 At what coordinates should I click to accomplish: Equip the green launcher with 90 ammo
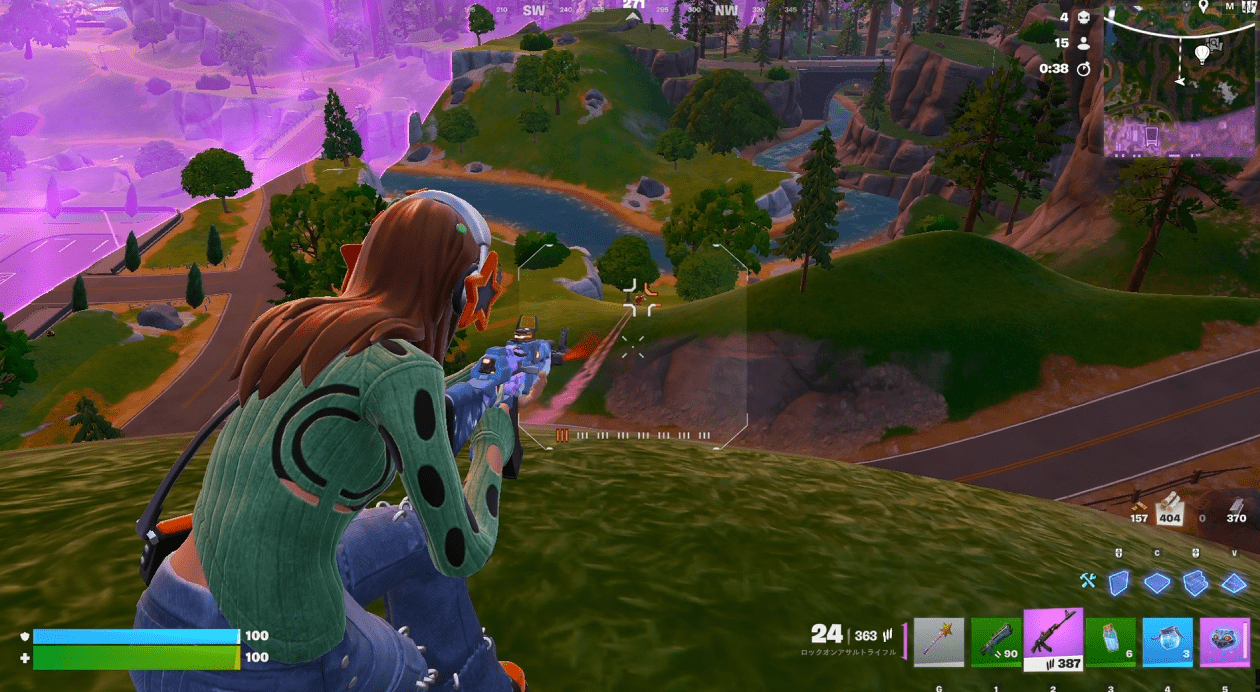point(997,641)
